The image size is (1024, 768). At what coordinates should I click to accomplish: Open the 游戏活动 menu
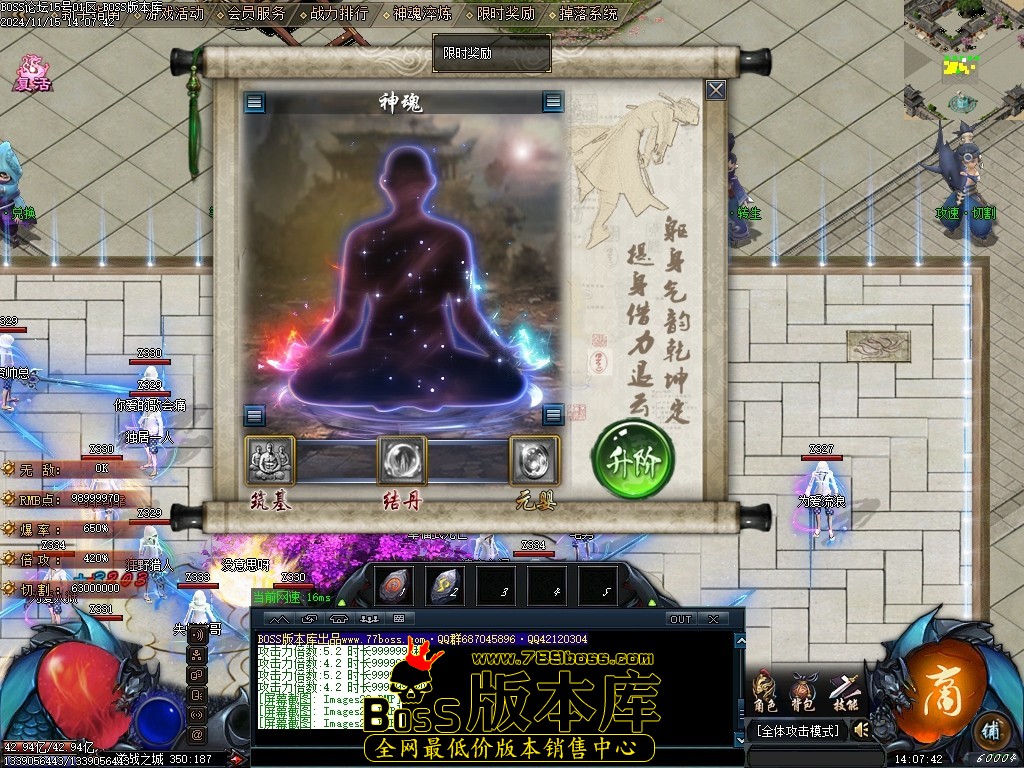coord(174,14)
